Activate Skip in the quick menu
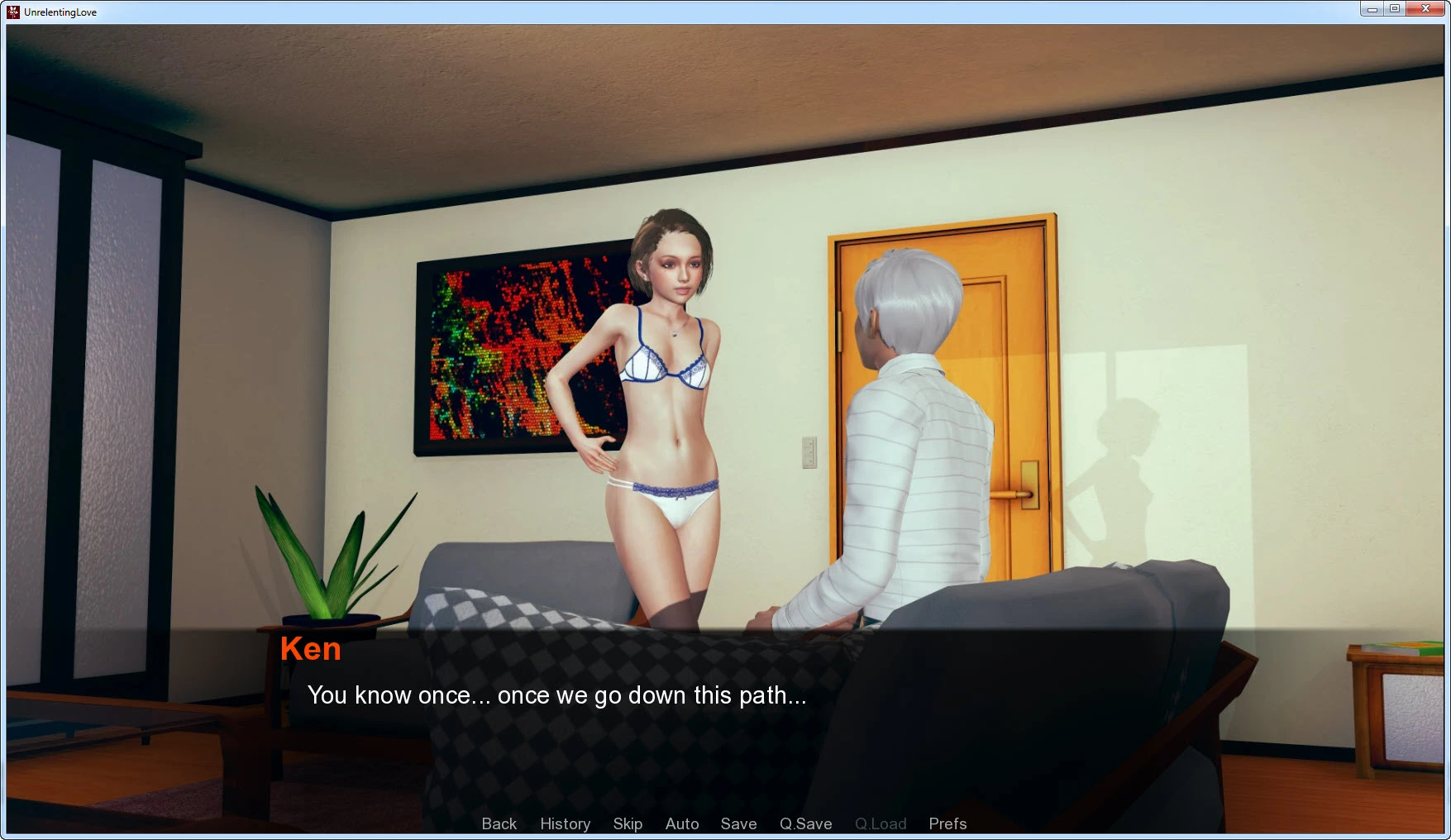Screen dimensions: 1451x840 (x=628, y=823)
